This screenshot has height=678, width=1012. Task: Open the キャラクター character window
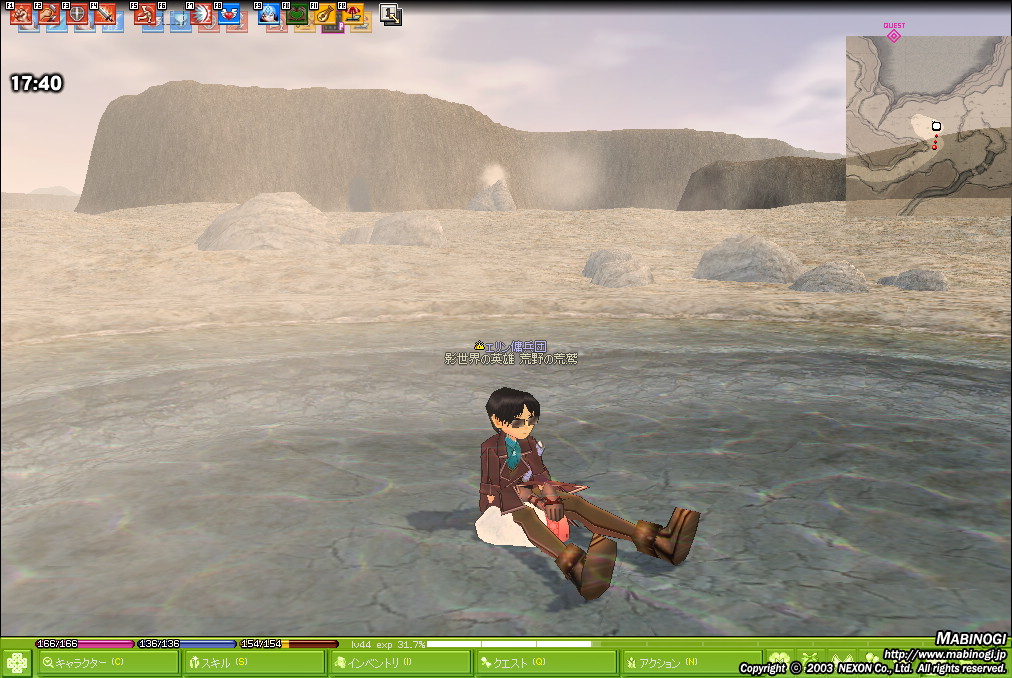pos(108,663)
